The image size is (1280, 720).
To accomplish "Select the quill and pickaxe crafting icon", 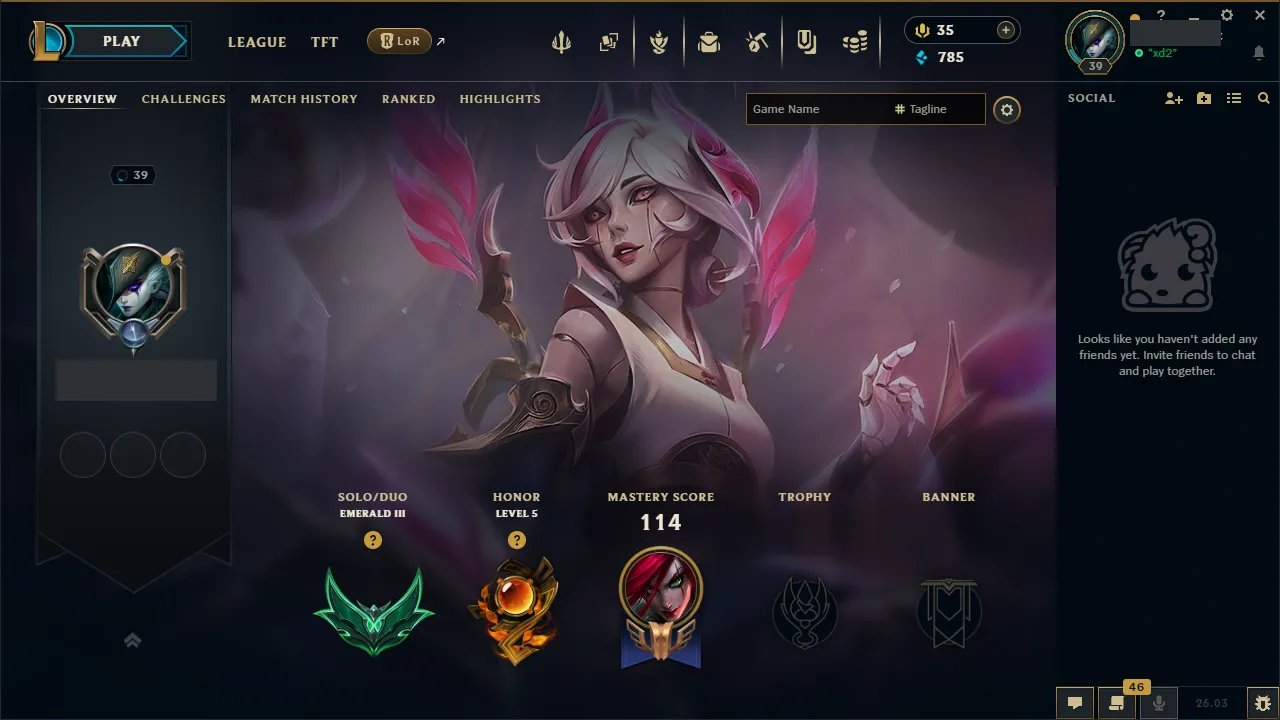I will coord(757,42).
